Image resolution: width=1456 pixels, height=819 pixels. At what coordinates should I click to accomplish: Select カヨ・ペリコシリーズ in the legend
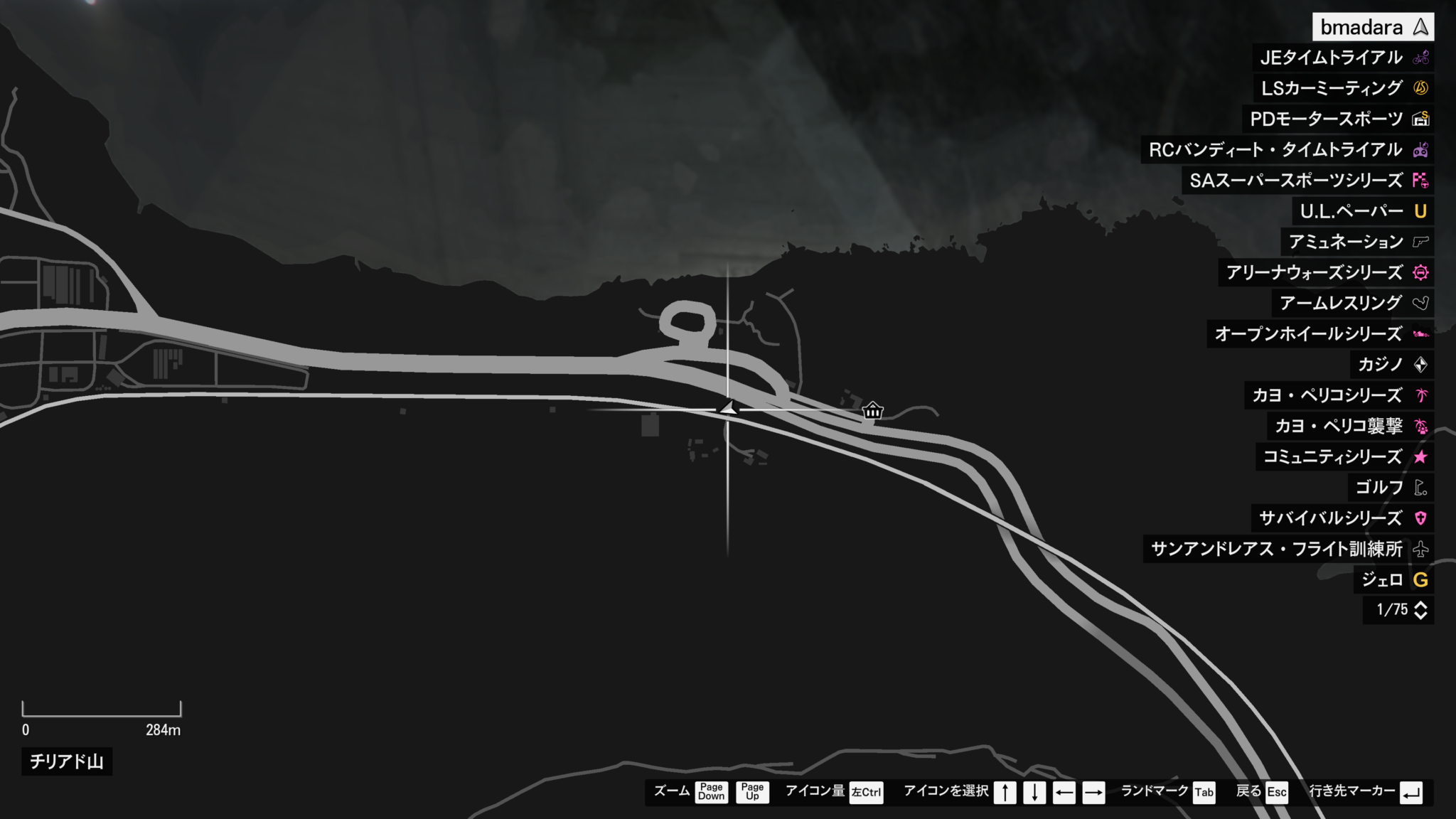pyautogui.click(x=1339, y=395)
